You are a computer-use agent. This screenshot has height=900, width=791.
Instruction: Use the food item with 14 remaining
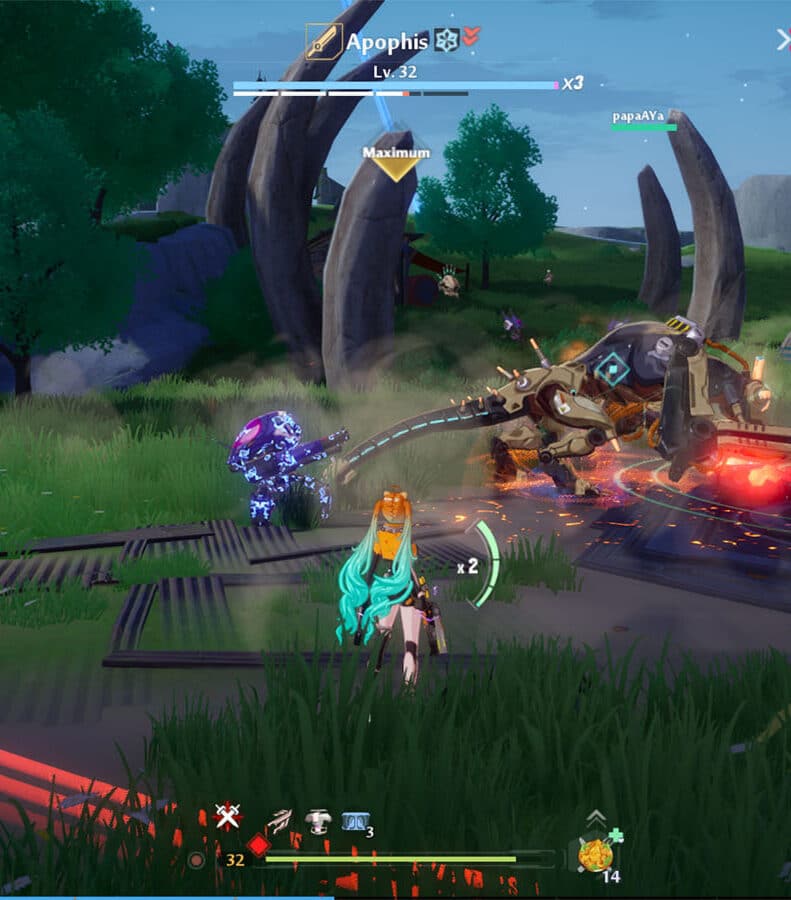point(596,855)
